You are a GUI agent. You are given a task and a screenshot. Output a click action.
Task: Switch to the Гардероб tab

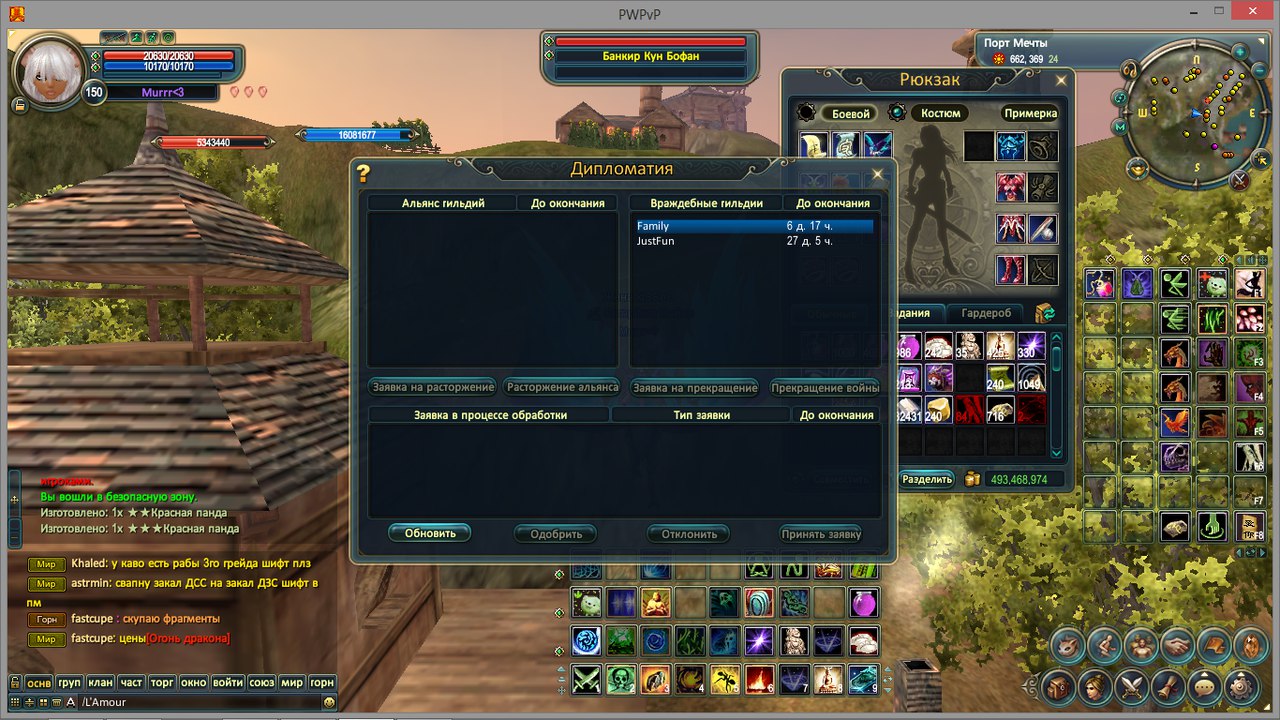coord(986,313)
